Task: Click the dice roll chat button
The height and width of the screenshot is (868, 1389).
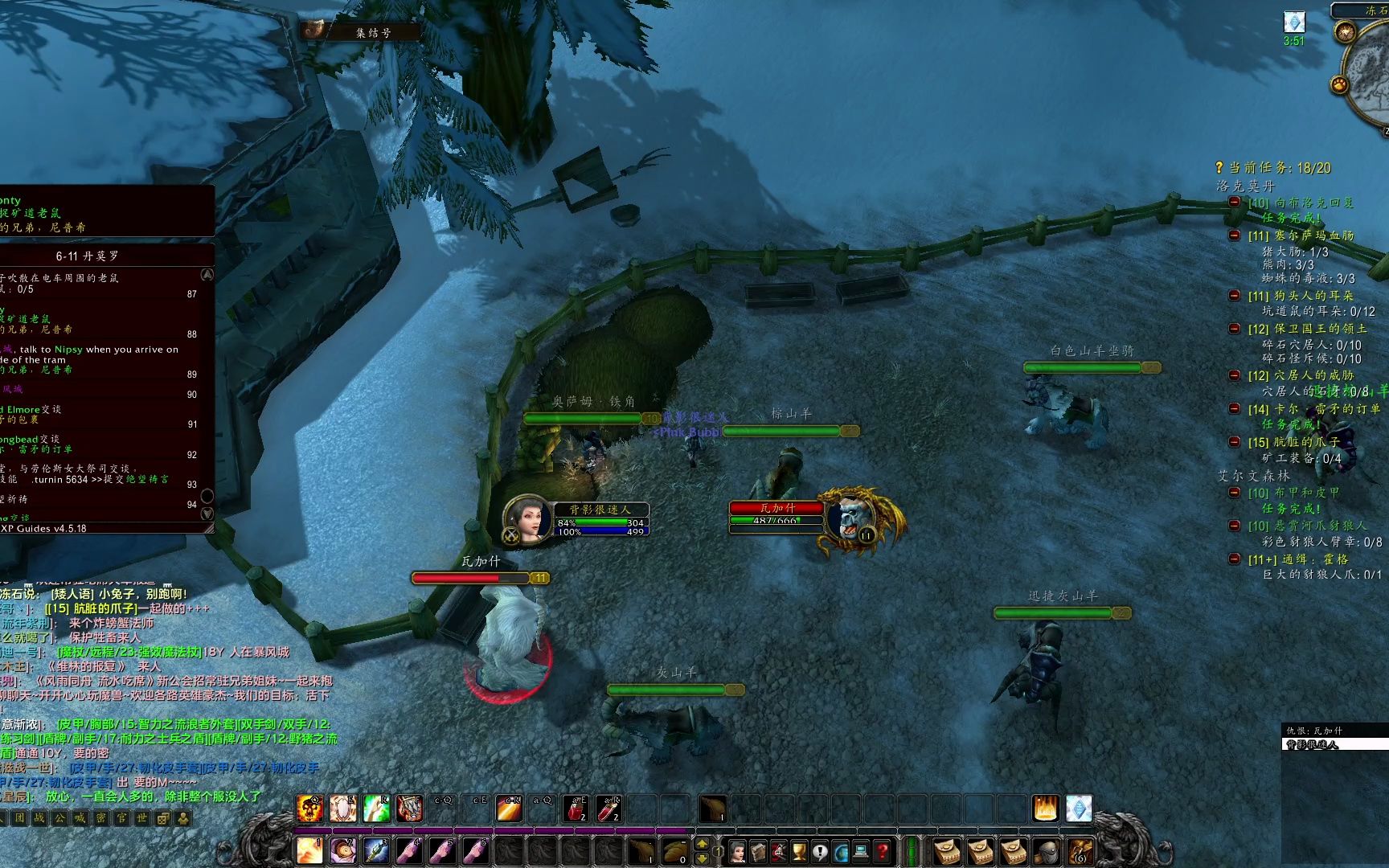Action: click(163, 818)
